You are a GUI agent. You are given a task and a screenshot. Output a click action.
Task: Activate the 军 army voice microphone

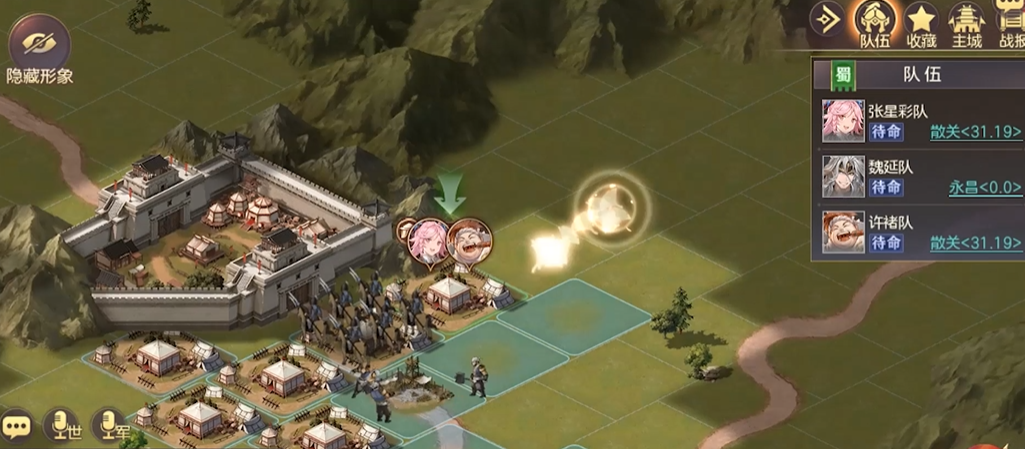click(111, 426)
